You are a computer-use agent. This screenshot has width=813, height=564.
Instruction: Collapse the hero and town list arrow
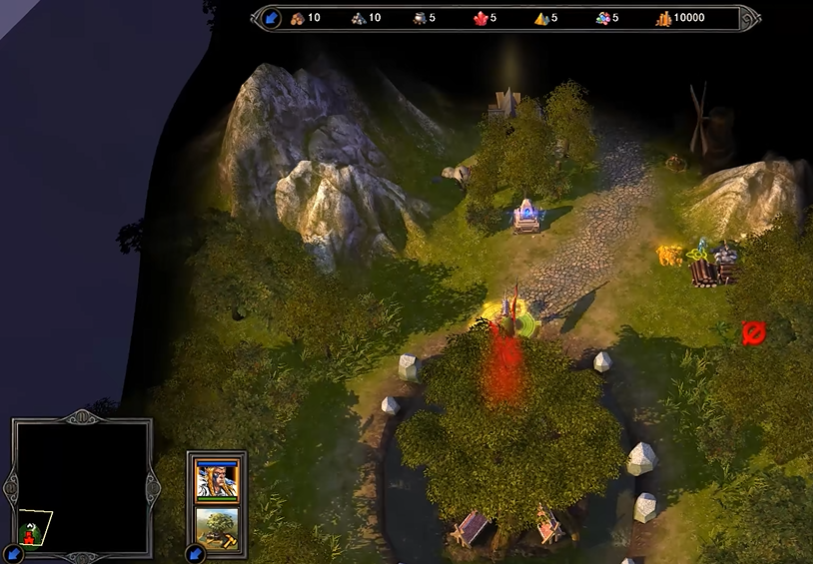click(194, 553)
